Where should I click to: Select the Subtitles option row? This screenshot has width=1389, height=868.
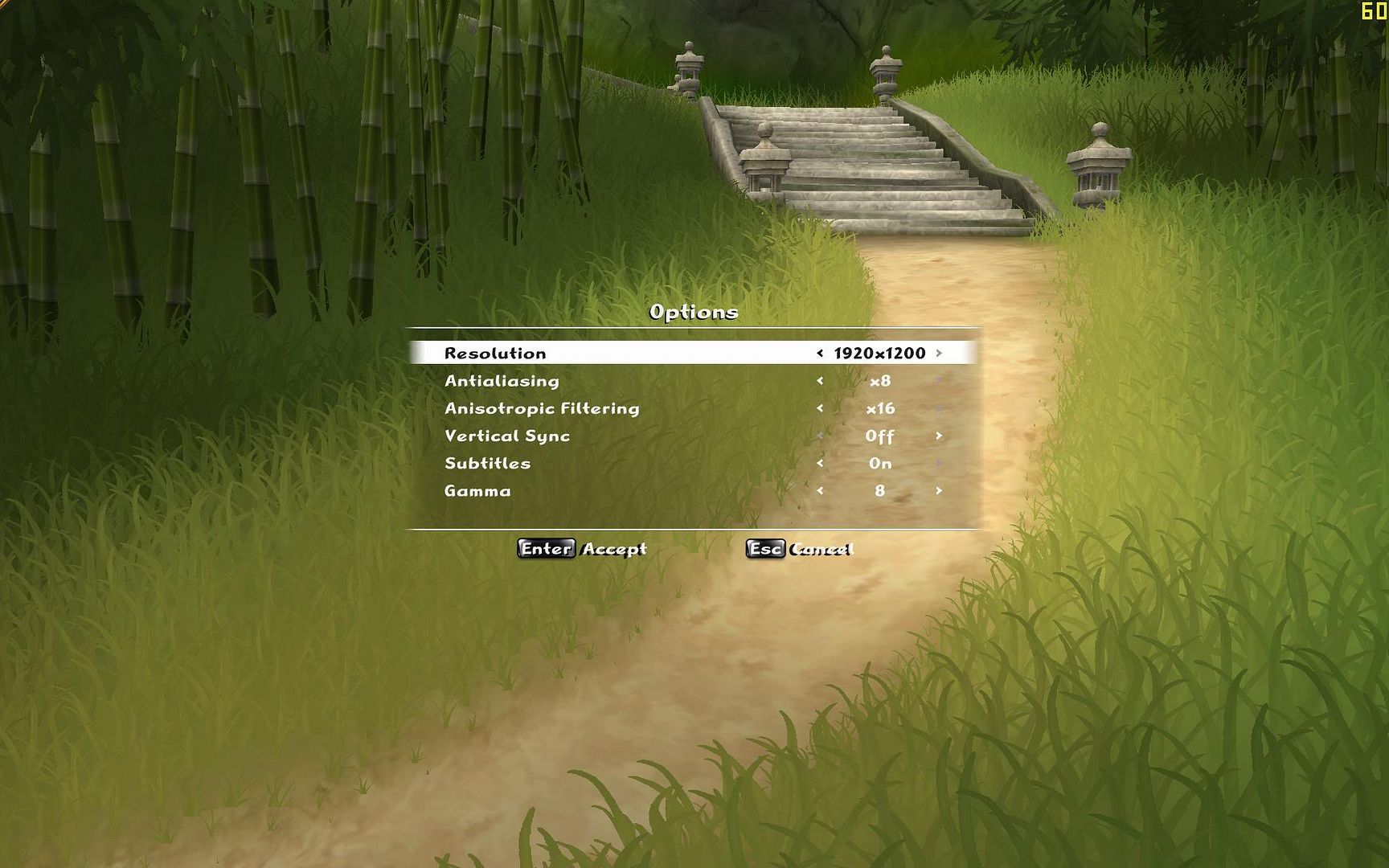pos(487,463)
